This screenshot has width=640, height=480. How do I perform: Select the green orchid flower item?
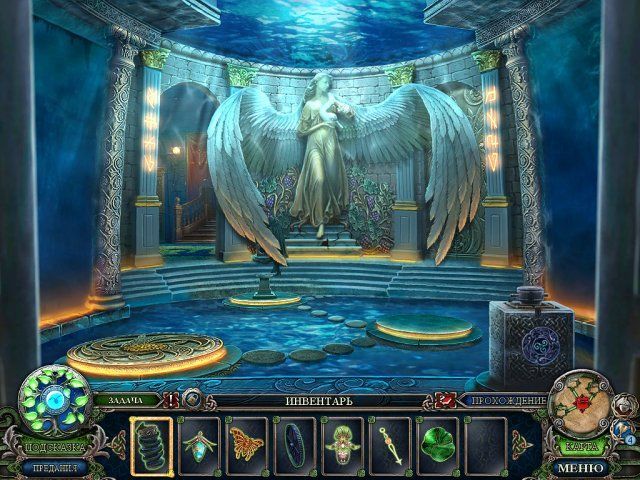click(x=341, y=445)
